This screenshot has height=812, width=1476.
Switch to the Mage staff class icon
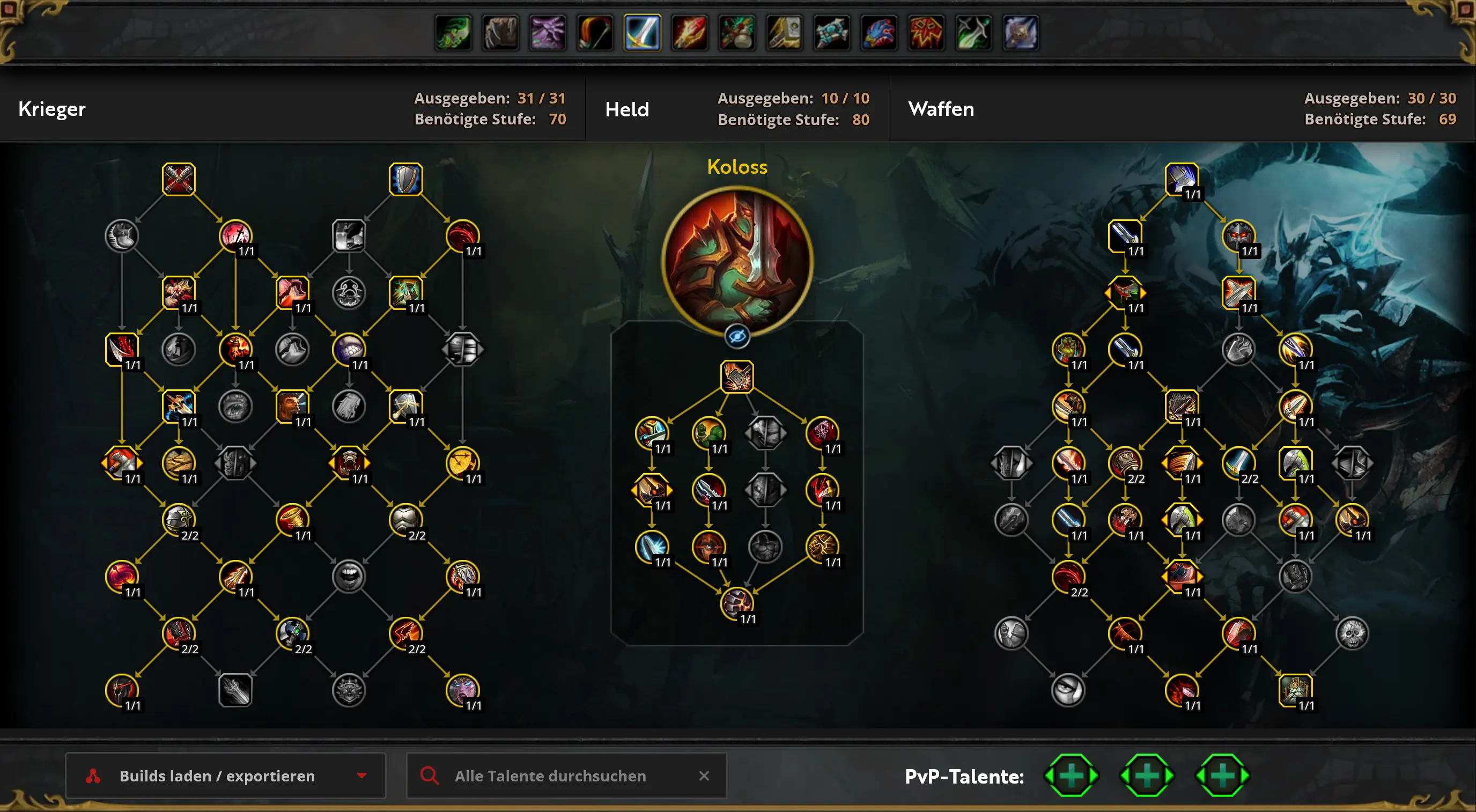click(x=689, y=33)
